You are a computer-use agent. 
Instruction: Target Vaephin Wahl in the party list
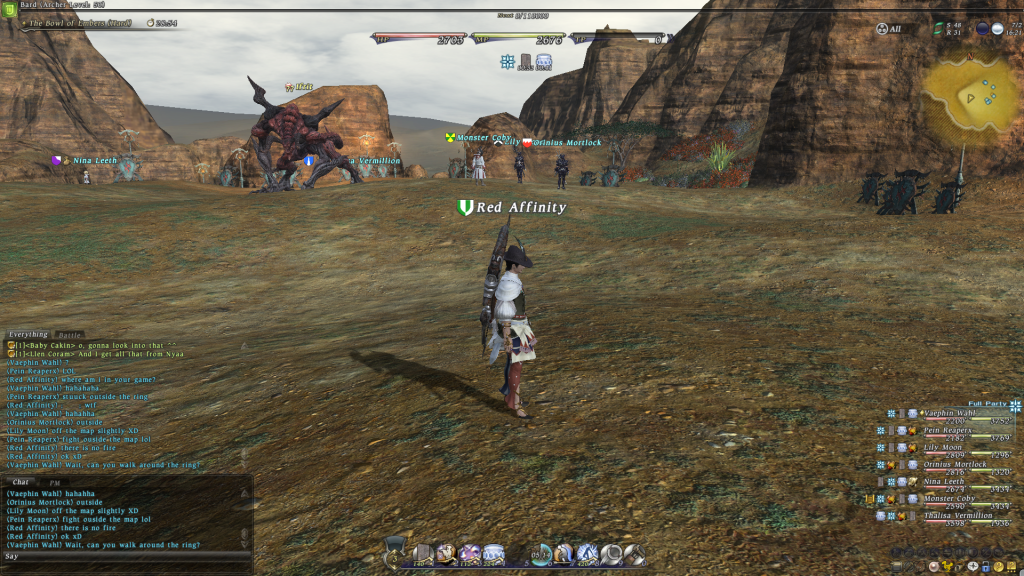click(x=949, y=413)
